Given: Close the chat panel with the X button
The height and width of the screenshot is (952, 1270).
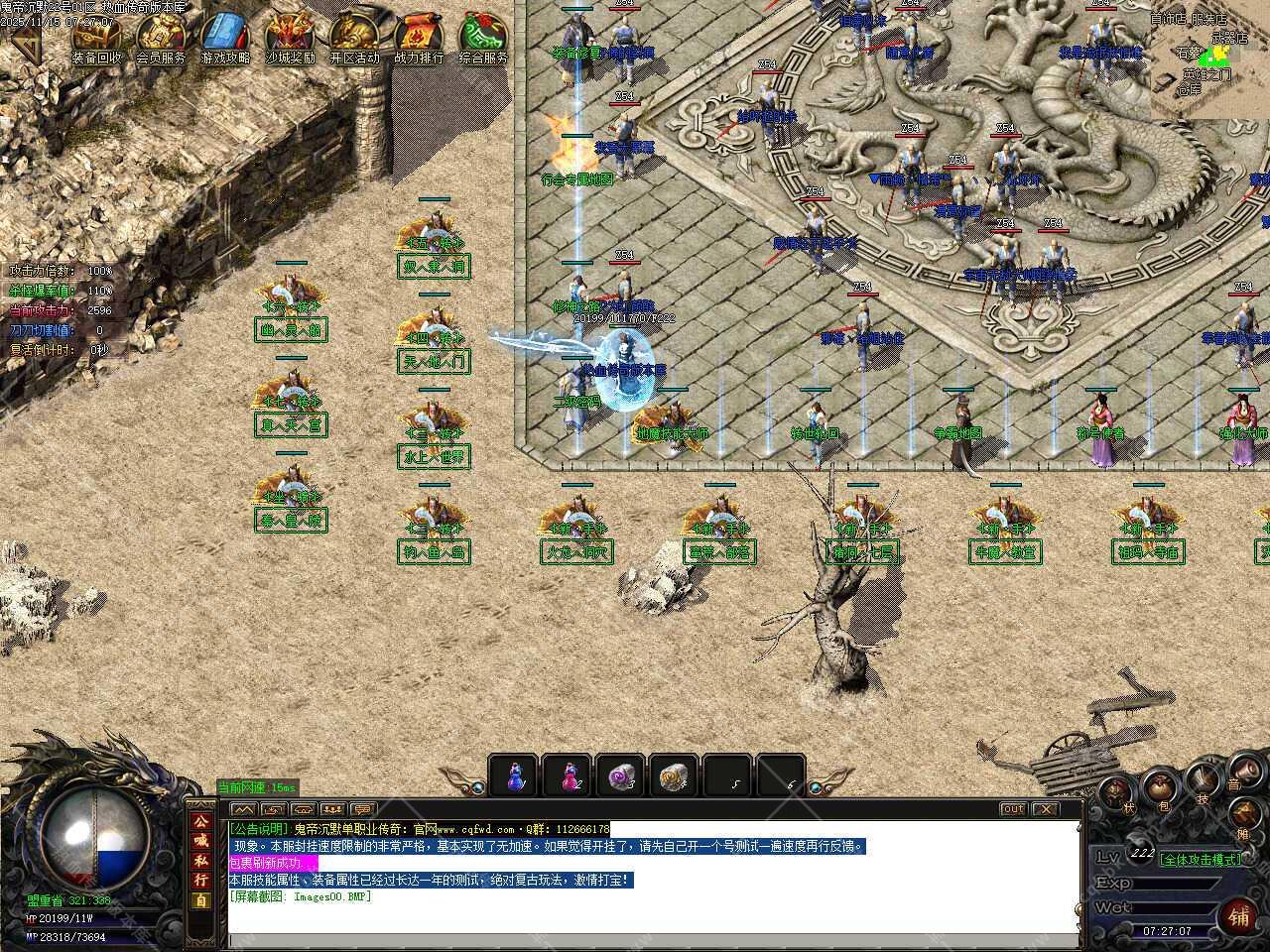Looking at the screenshot, I should (x=1046, y=809).
